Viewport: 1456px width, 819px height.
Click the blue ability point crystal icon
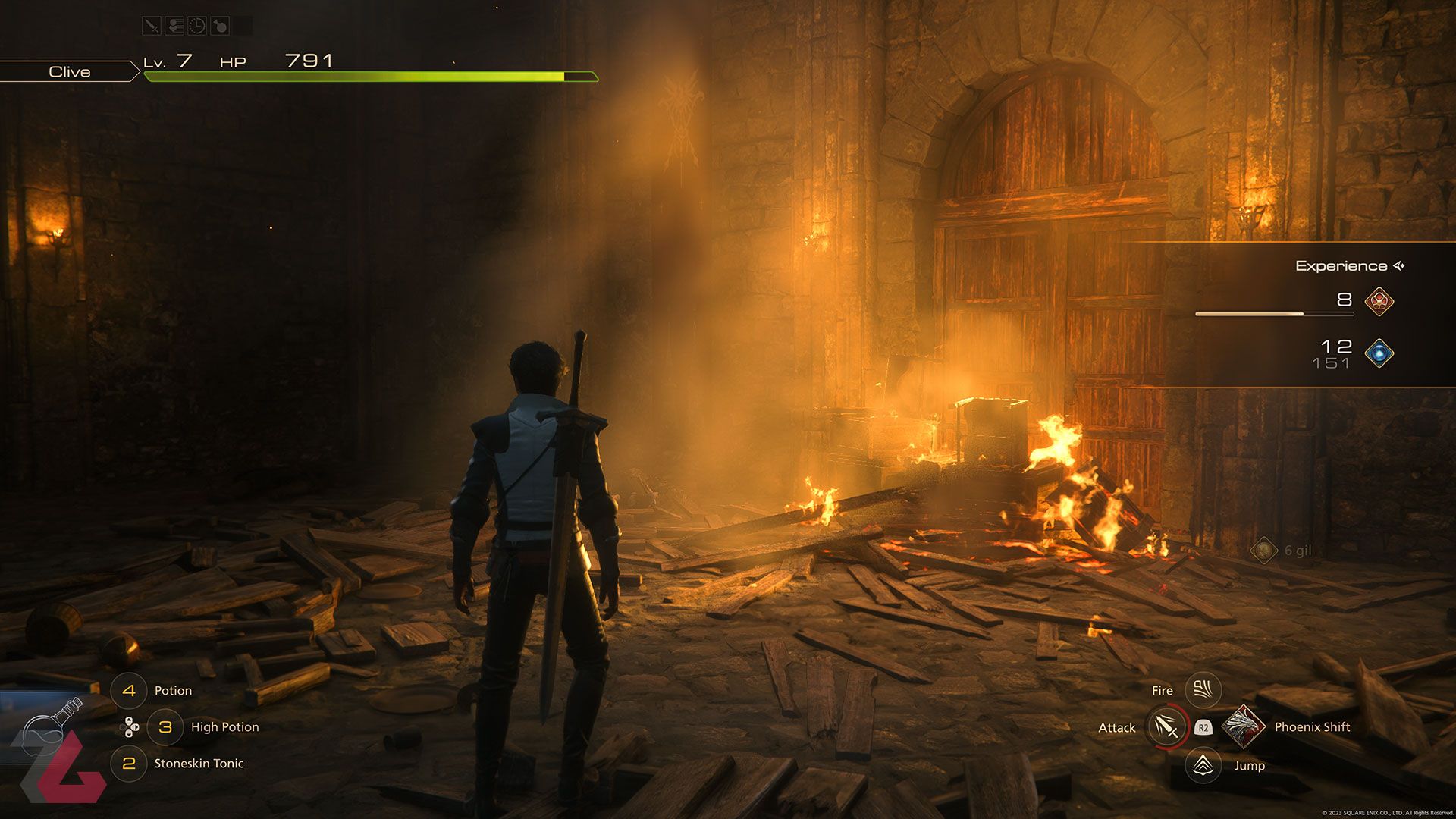1379,353
